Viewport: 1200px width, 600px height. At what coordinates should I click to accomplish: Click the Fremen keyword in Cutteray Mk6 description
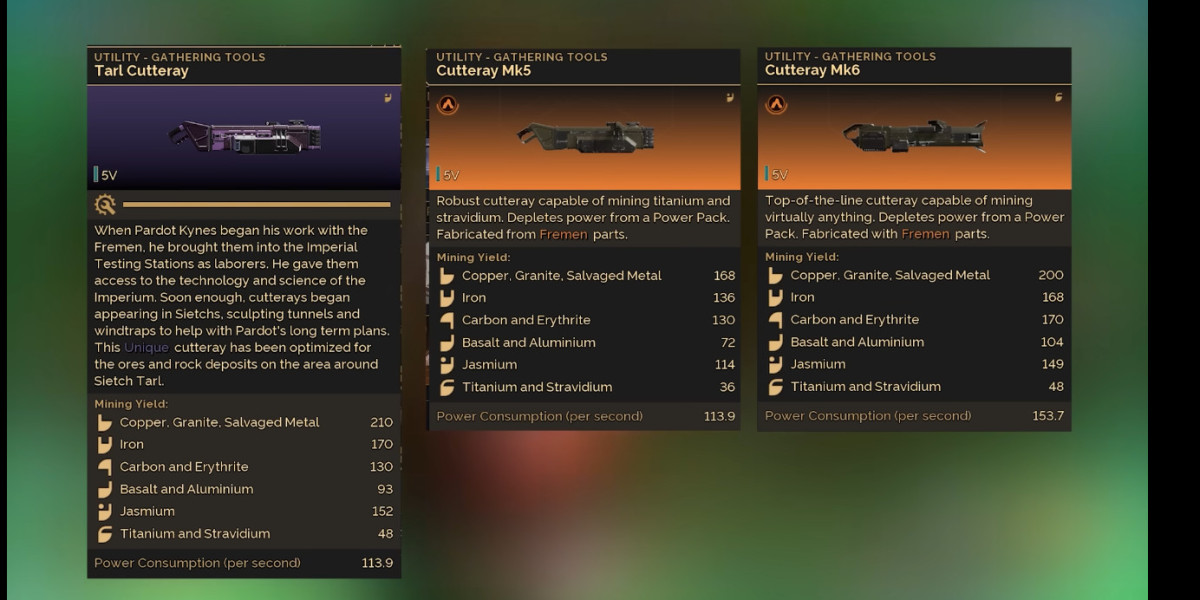tap(925, 234)
